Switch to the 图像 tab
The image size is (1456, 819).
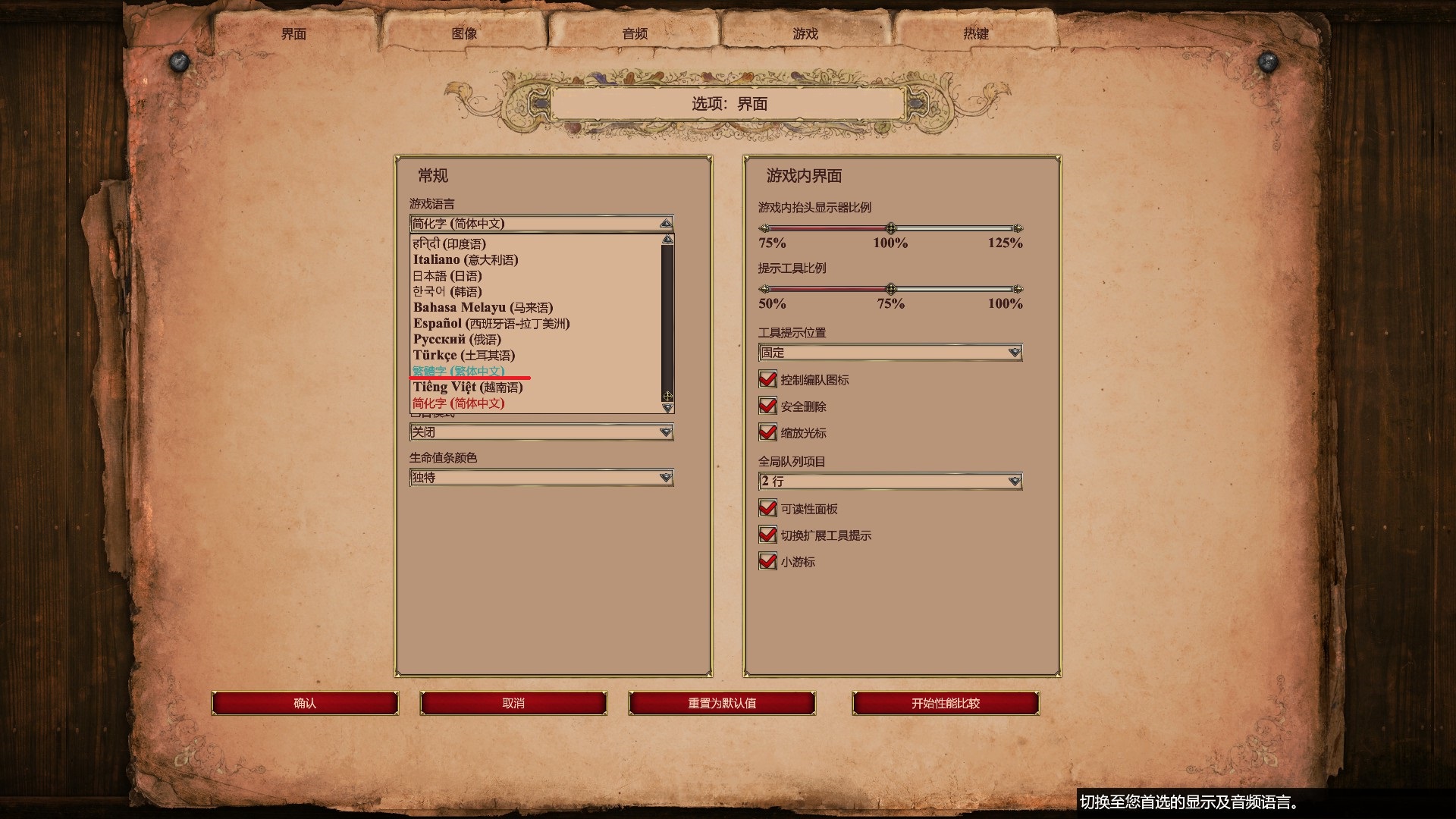pyautogui.click(x=464, y=34)
